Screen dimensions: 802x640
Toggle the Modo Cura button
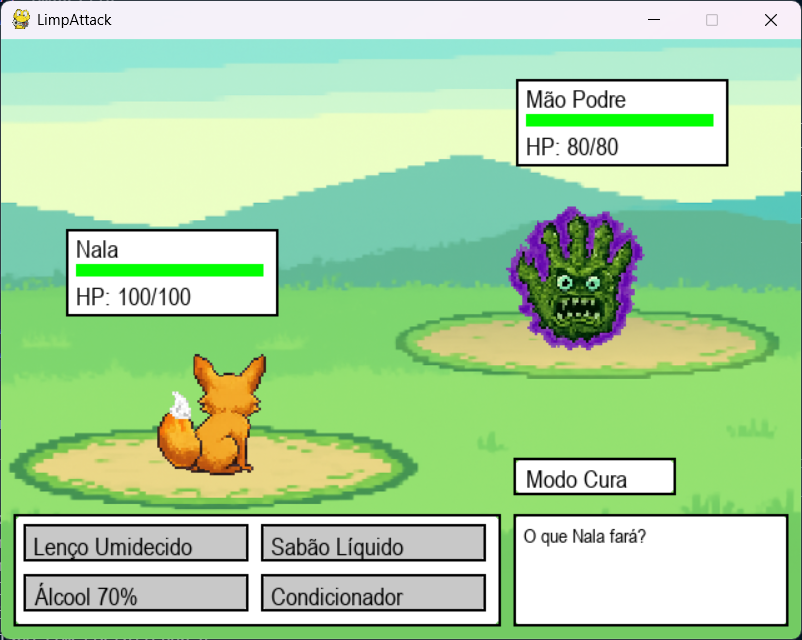click(594, 477)
